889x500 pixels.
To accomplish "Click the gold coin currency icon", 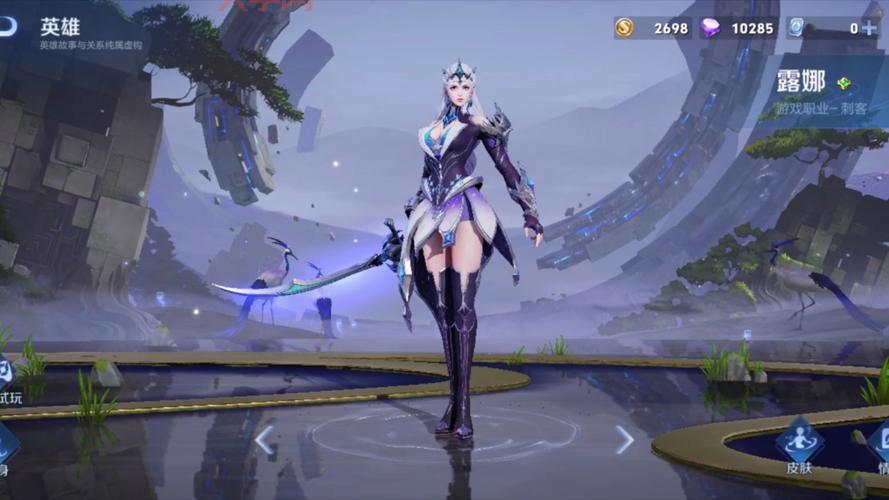I will pyautogui.click(x=625, y=28).
